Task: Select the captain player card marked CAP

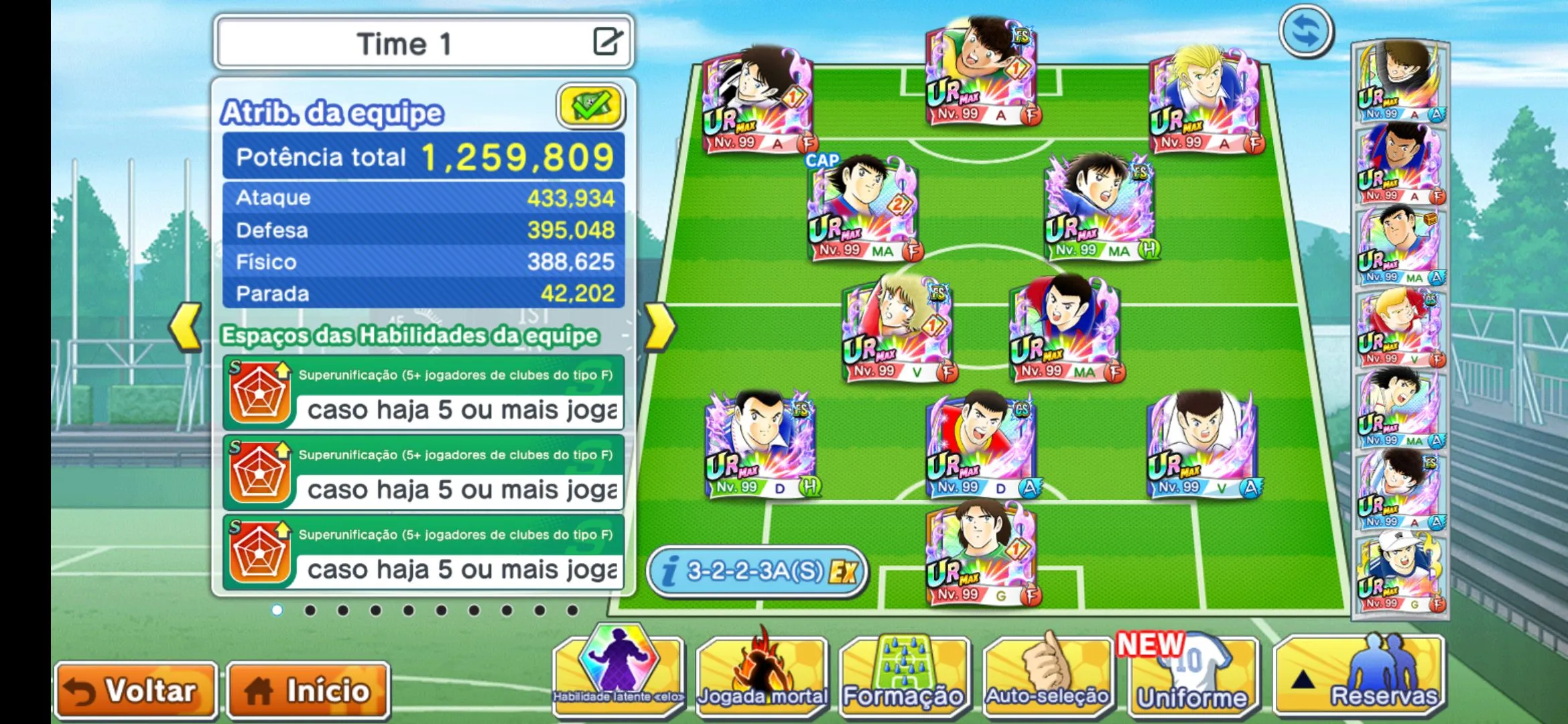Action: [x=862, y=208]
